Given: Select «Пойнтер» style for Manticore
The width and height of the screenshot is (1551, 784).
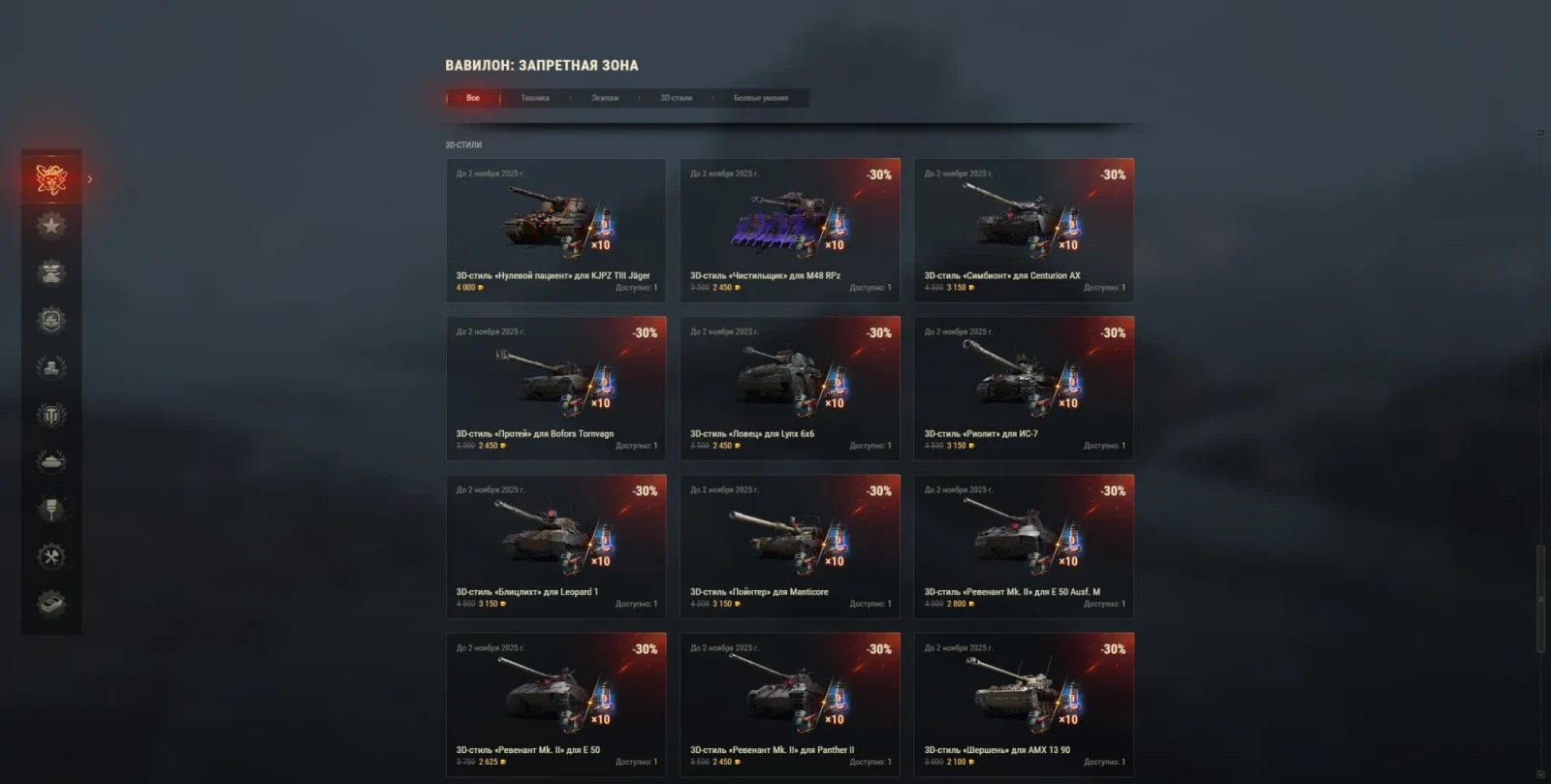Looking at the screenshot, I should click(790, 547).
